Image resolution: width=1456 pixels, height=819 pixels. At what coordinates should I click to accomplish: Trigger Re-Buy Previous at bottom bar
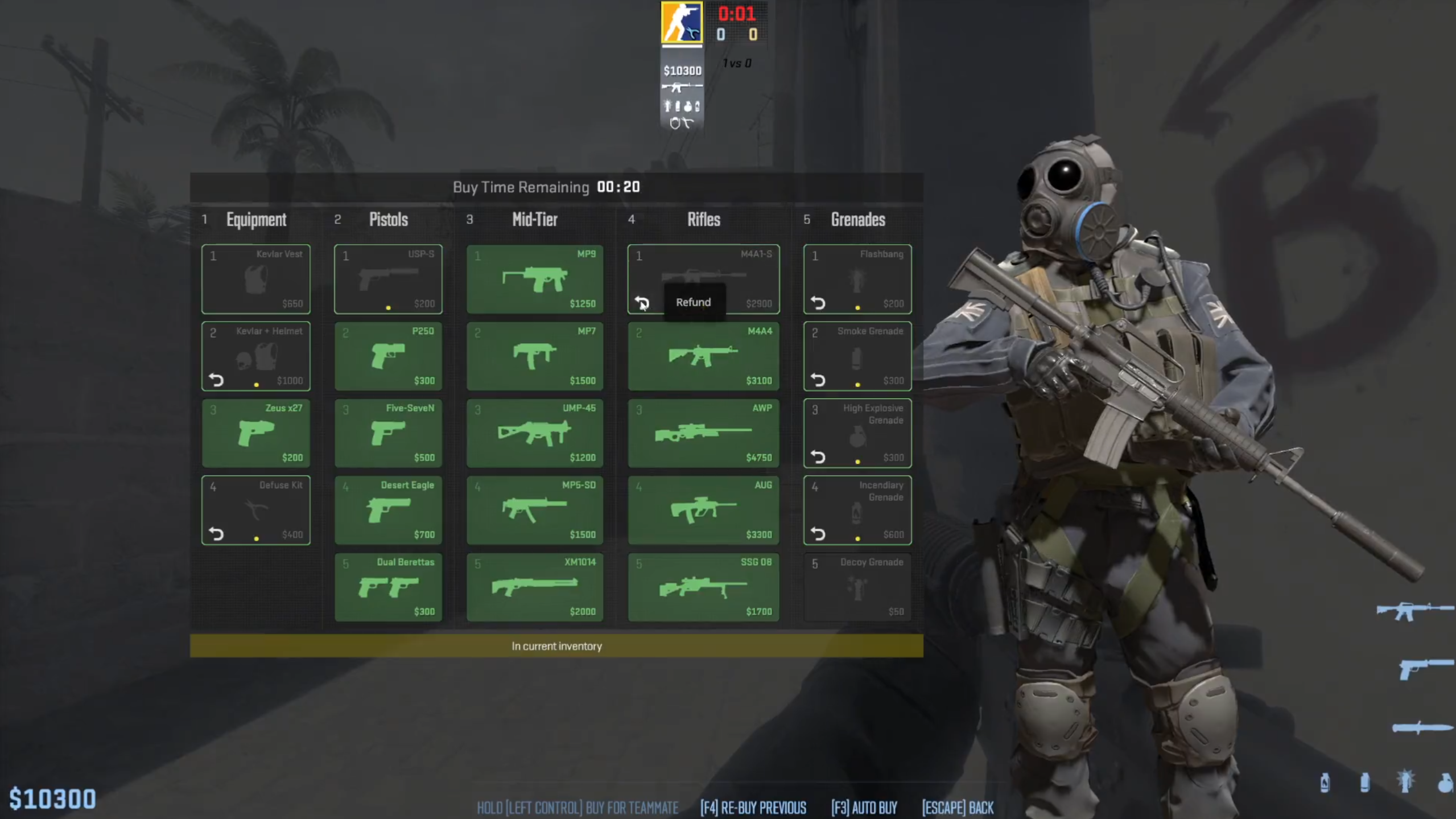point(752,808)
